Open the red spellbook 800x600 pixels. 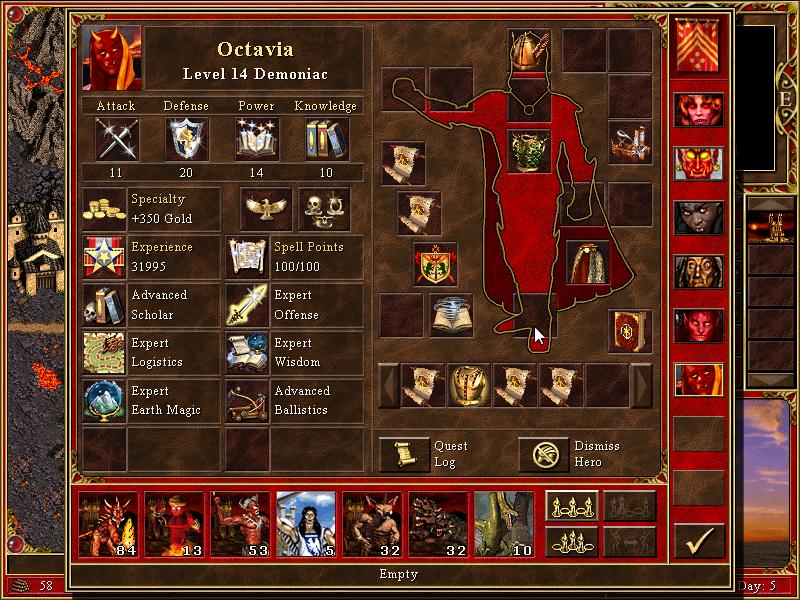coord(629,330)
